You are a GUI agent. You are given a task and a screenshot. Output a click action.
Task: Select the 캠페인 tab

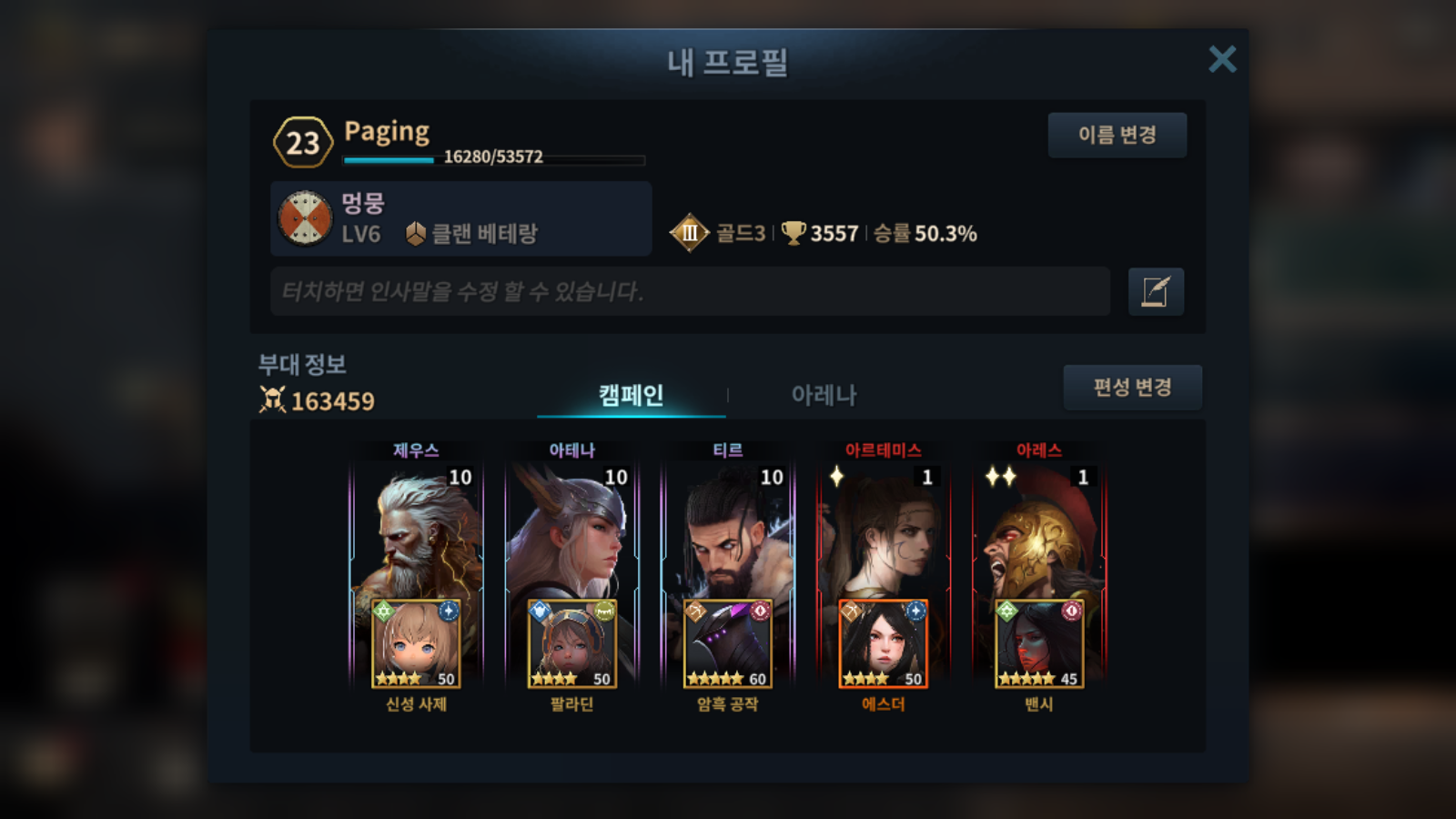click(631, 395)
